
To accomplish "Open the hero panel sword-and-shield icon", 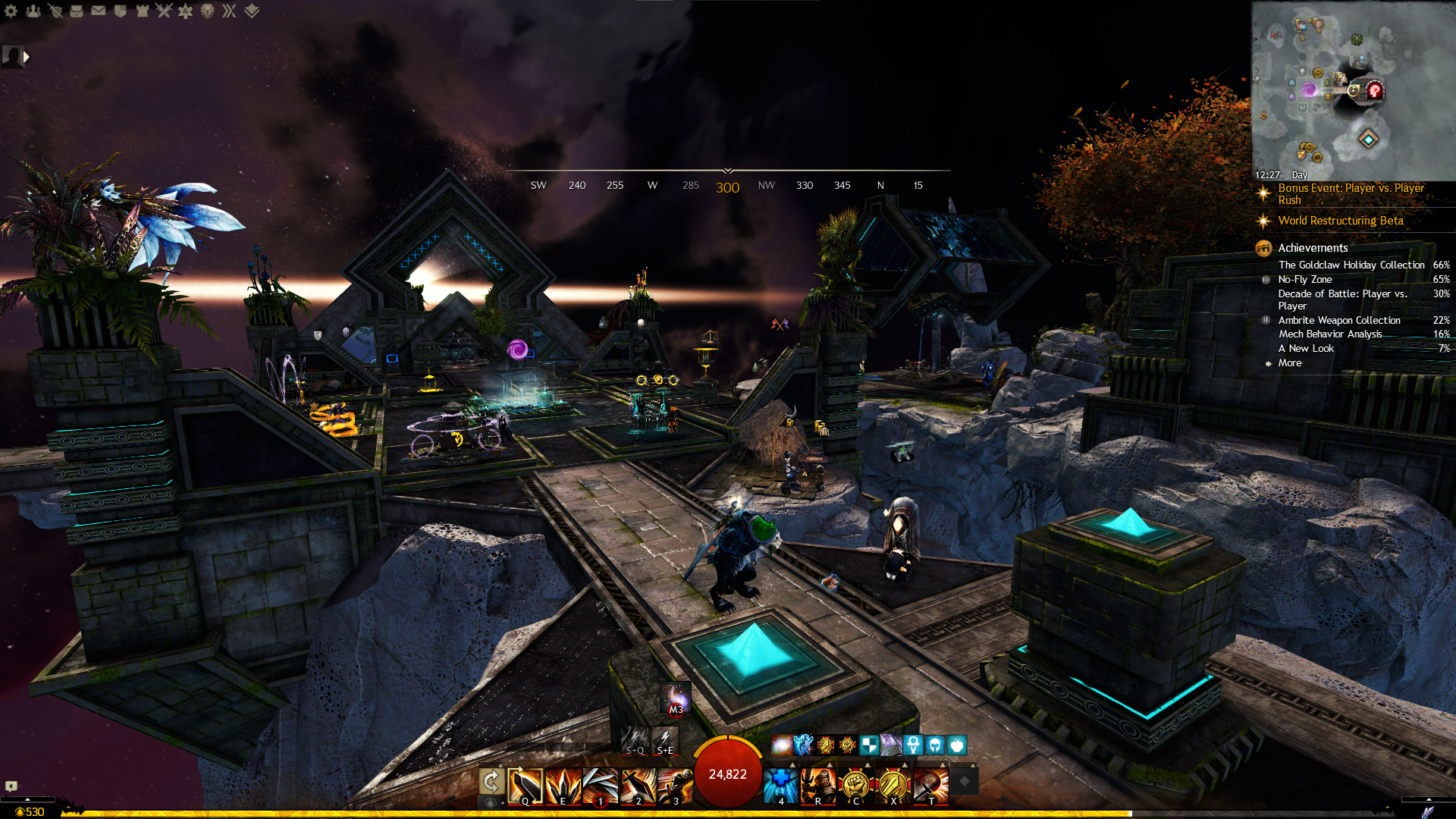I will point(55,11).
